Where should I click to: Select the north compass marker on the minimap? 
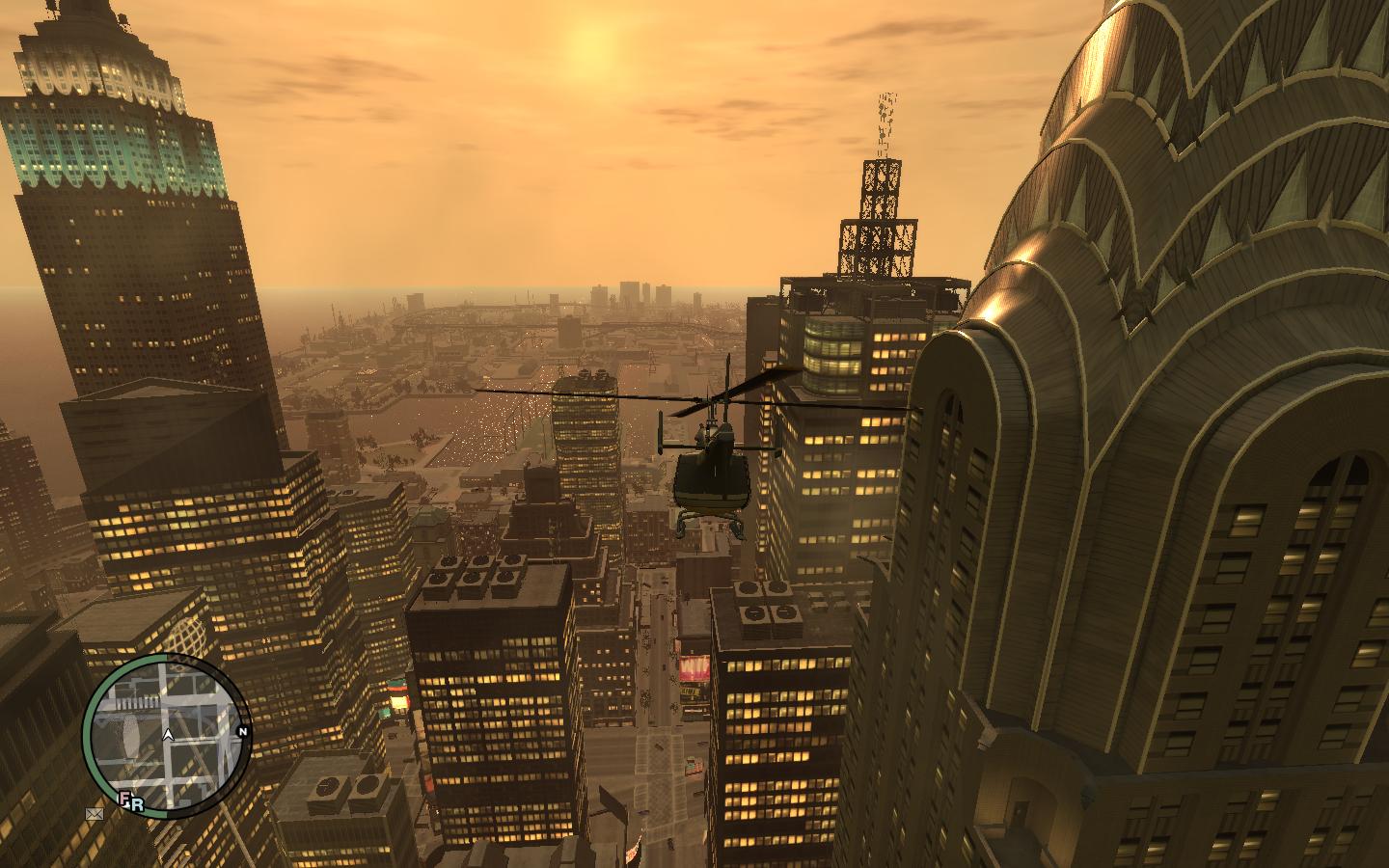[243, 732]
